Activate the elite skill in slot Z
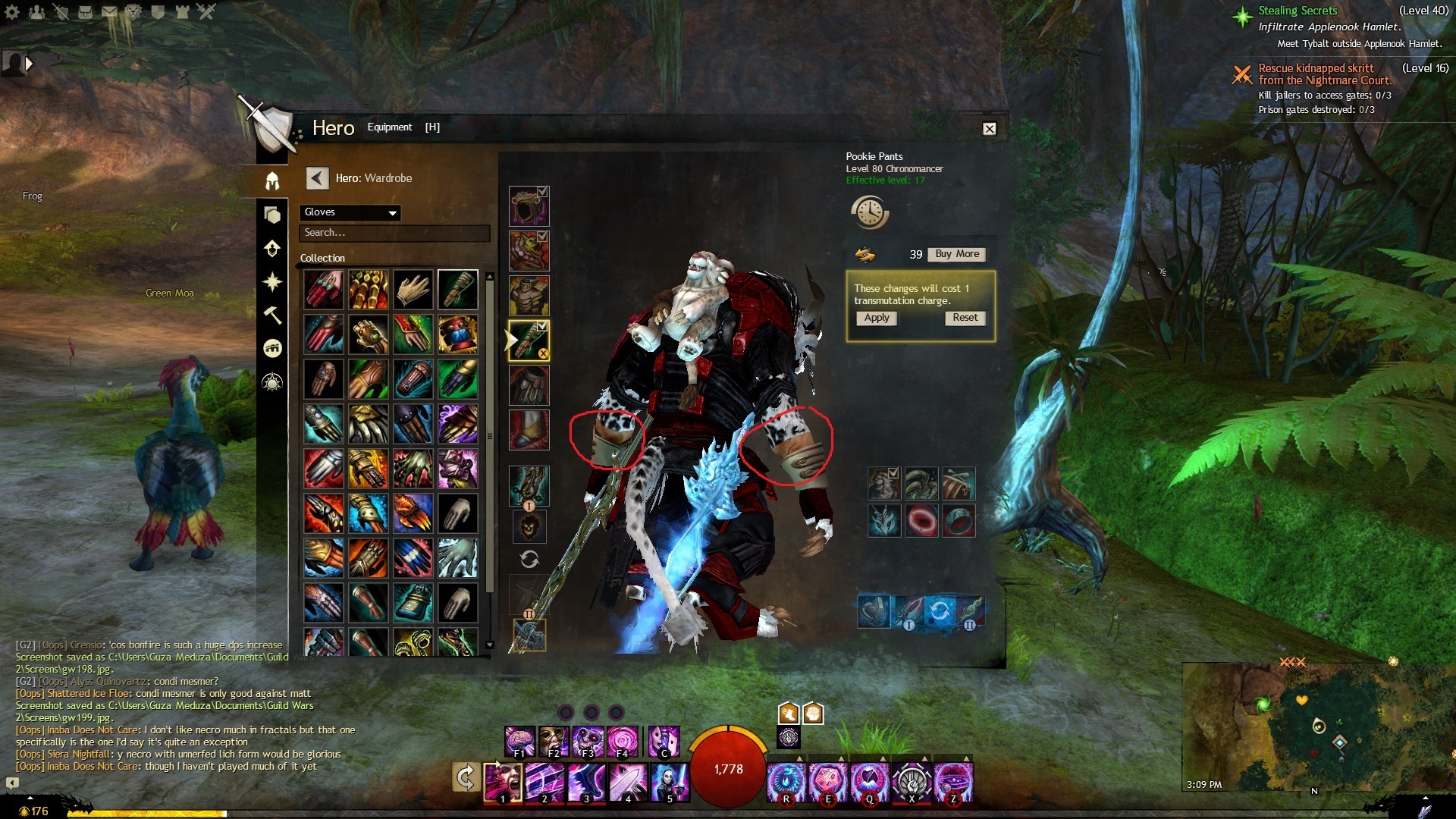This screenshot has height=819, width=1456. 953,782
